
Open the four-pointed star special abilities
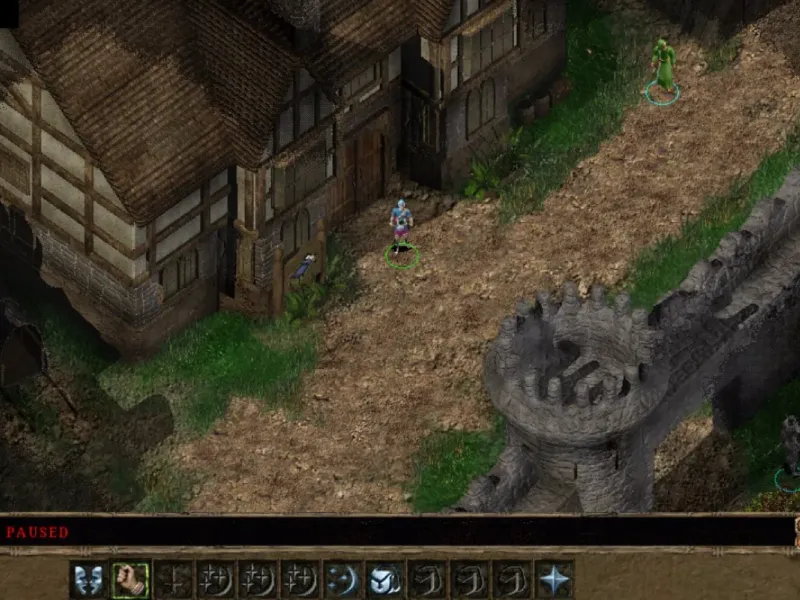554,579
